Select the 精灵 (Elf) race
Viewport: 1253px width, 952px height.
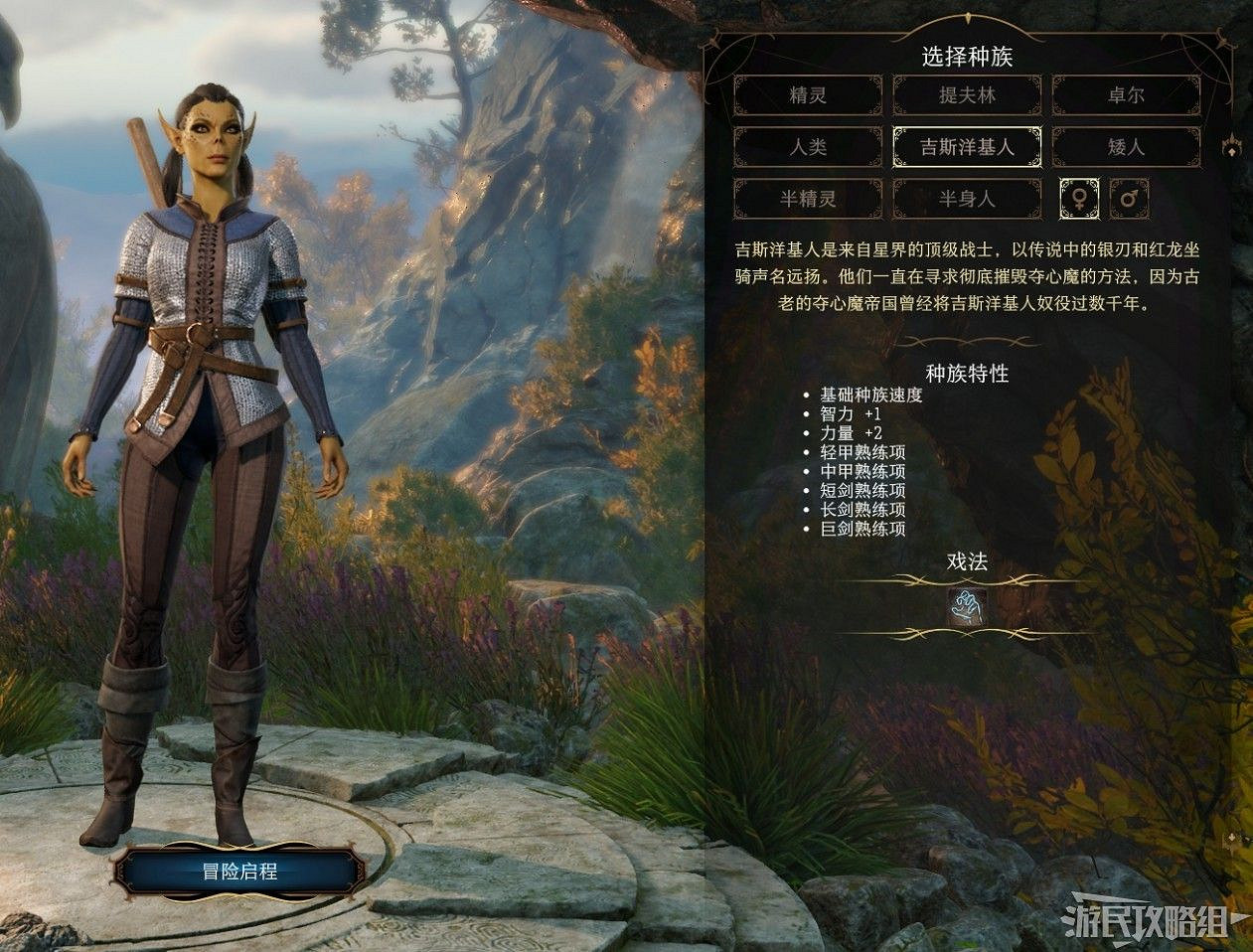[x=808, y=96]
